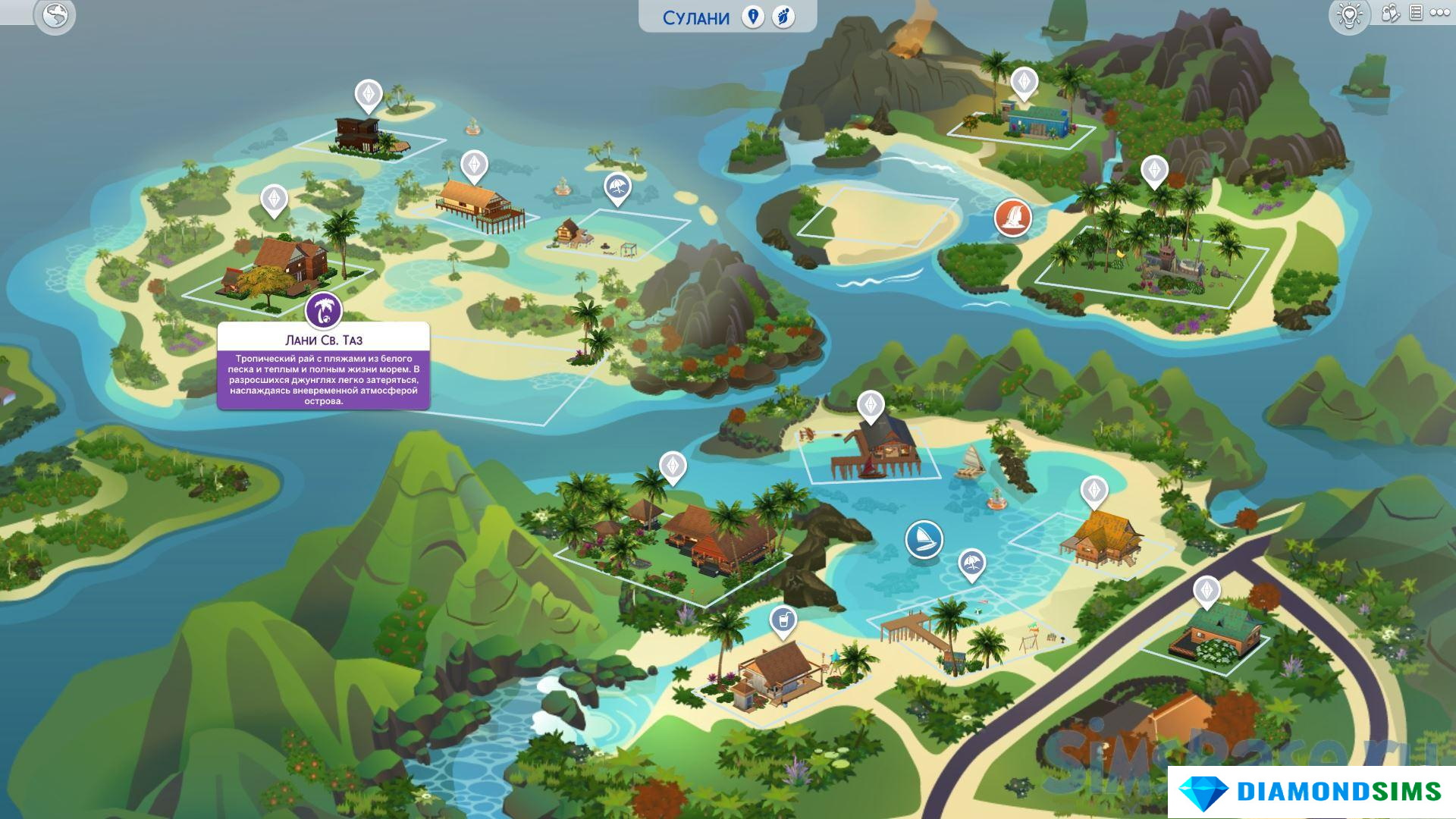Viewport: 1456px width, 819px height.
Task: Choose lot marker above the green-roofed roadside house
Action: click(1207, 591)
